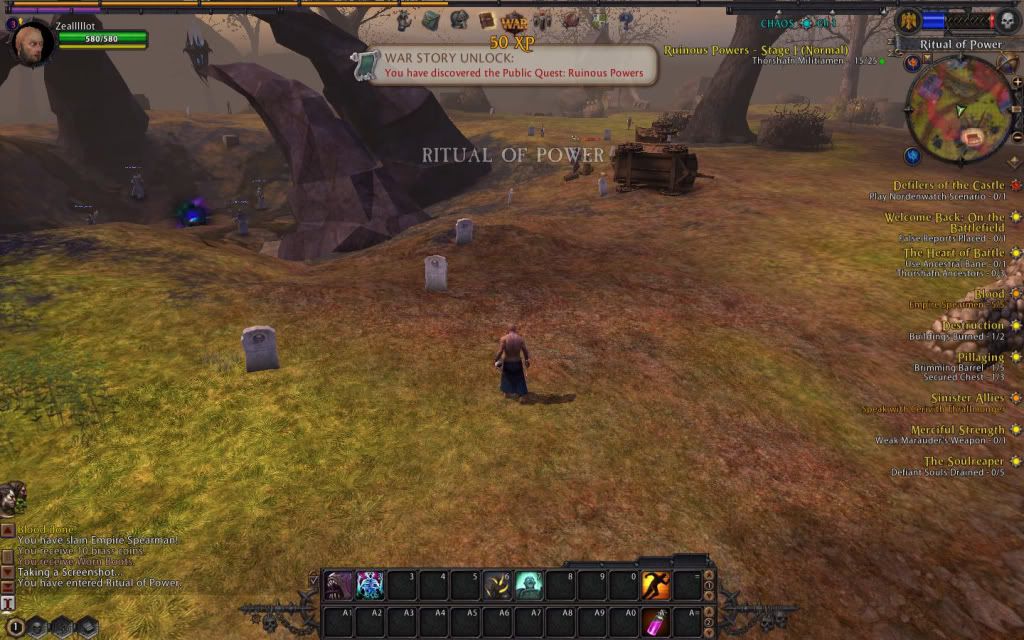Zoom out the minimap with minus button
Screen dimensions: 1024x640
(1017, 135)
